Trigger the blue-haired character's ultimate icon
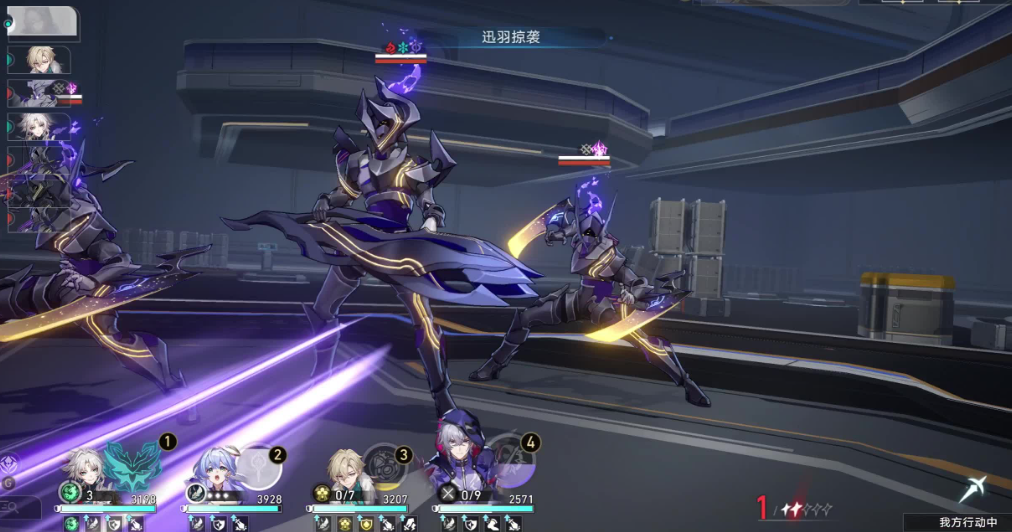 pos(259,467)
